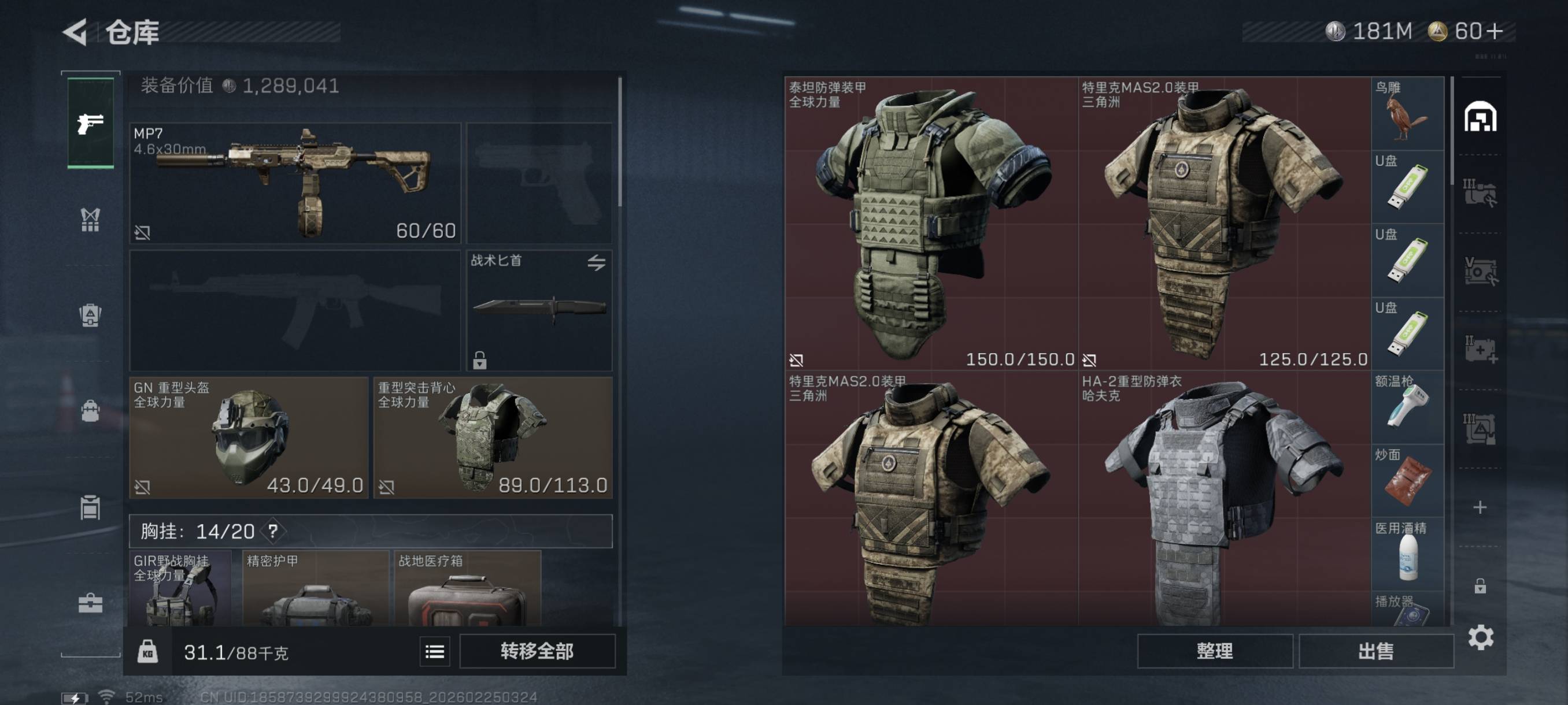
Task: Add a stash page with the plus icon
Action: 1480,507
